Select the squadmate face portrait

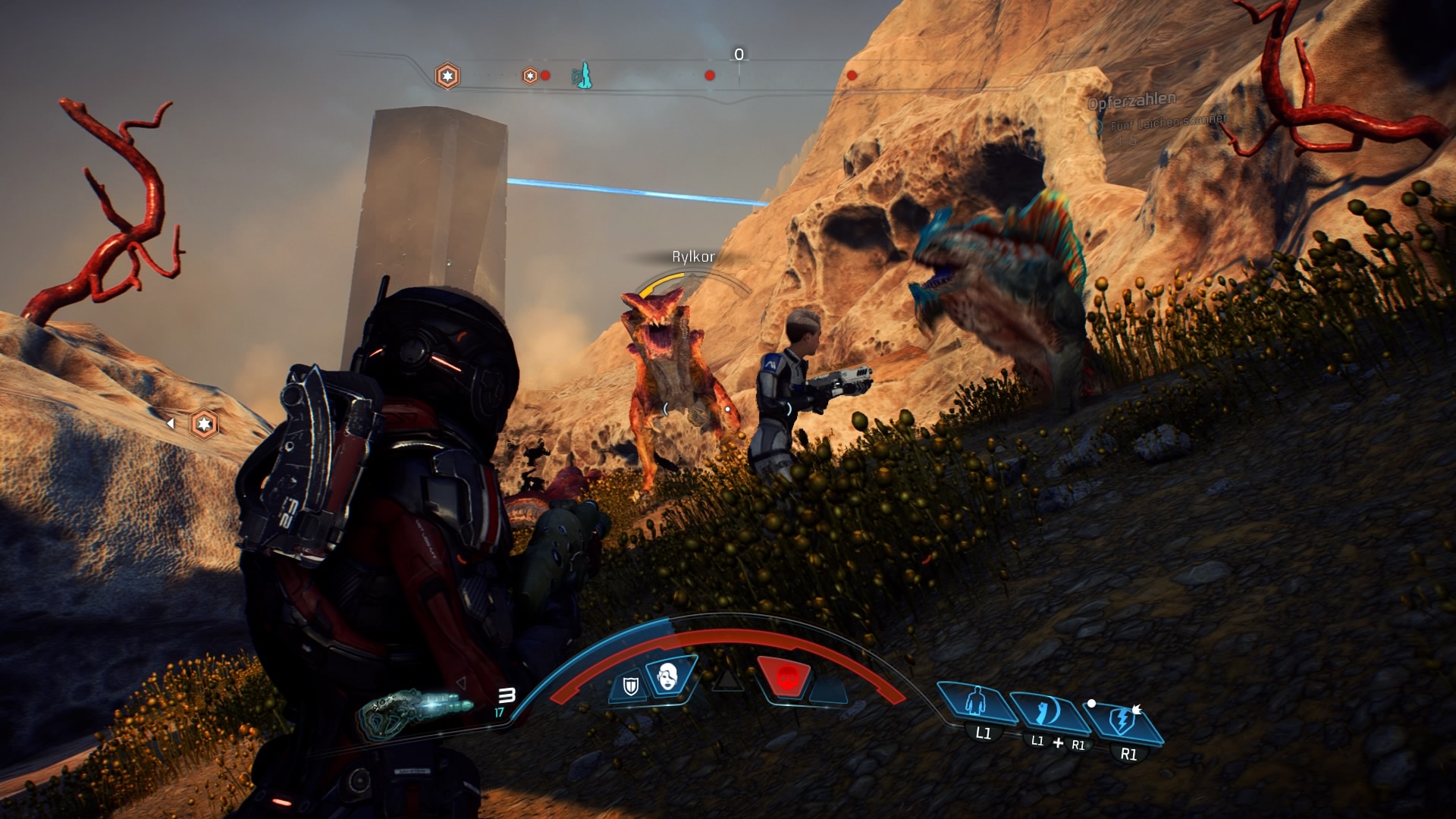[668, 675]
